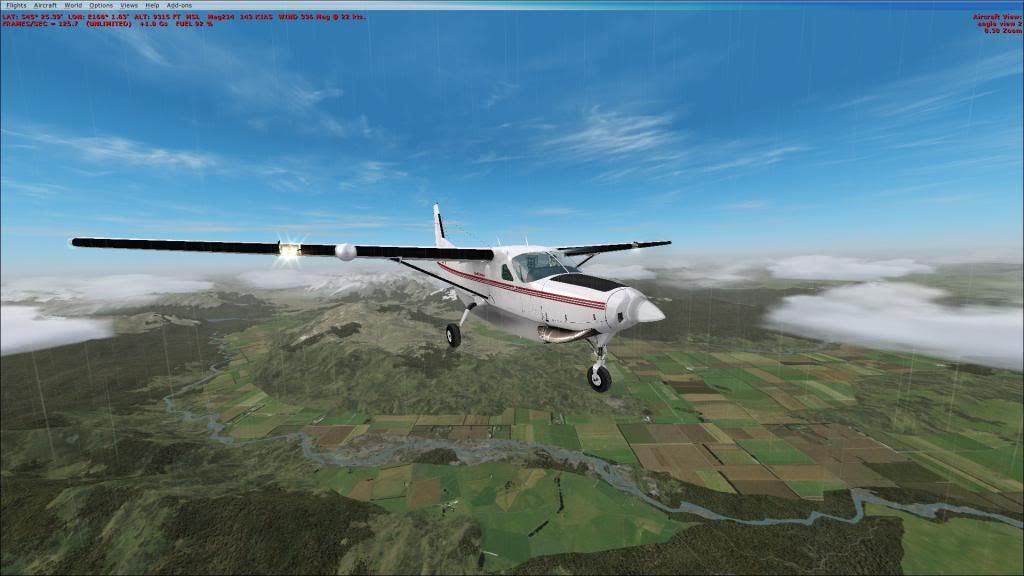
Task: Show the Views menu
Action: [x=129, y=5]
